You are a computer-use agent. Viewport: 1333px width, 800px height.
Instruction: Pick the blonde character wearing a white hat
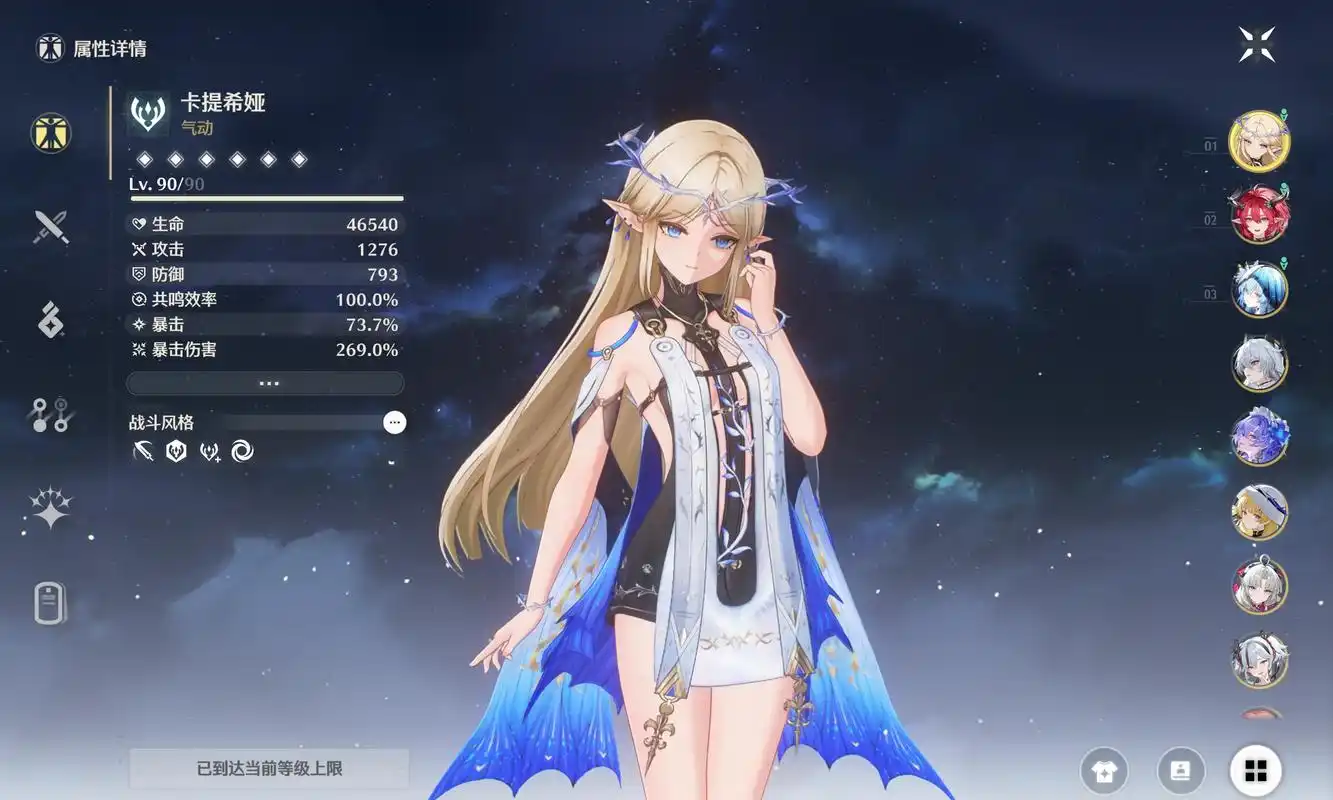(x=1258, y=511)
